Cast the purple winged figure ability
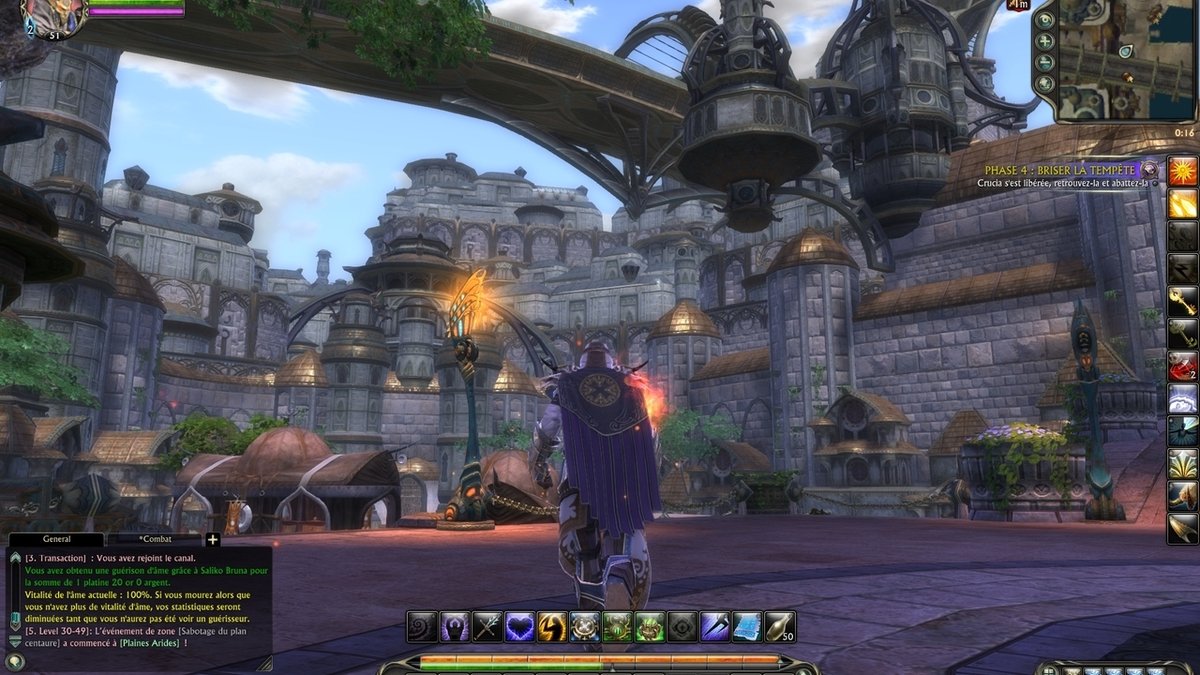This screenshot has height=675, width=1200. (x=454, y=626)
